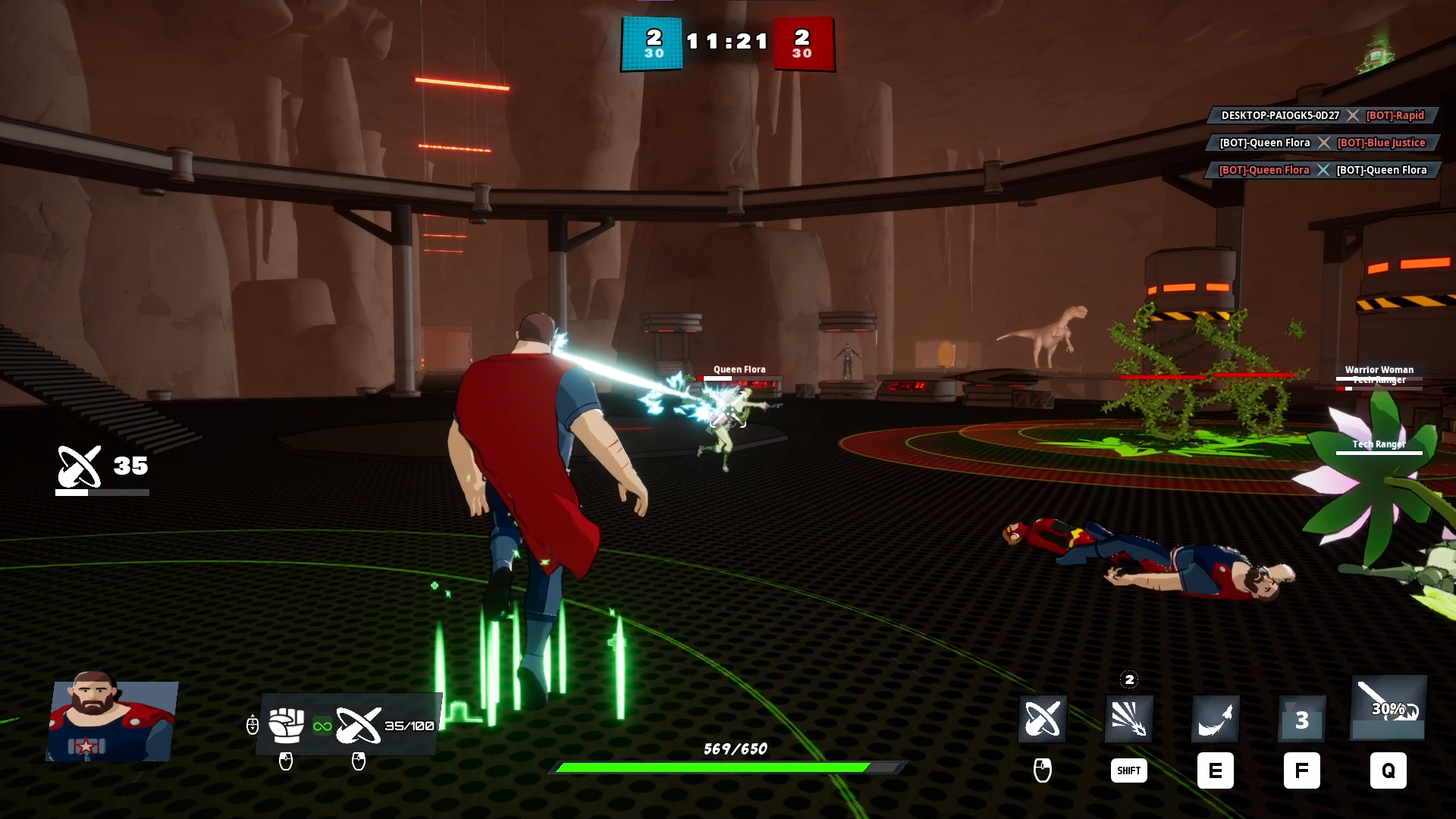Click the ability on cooldown showing 3
This screenshot has width=1456, height=819.
(1301, 719)
